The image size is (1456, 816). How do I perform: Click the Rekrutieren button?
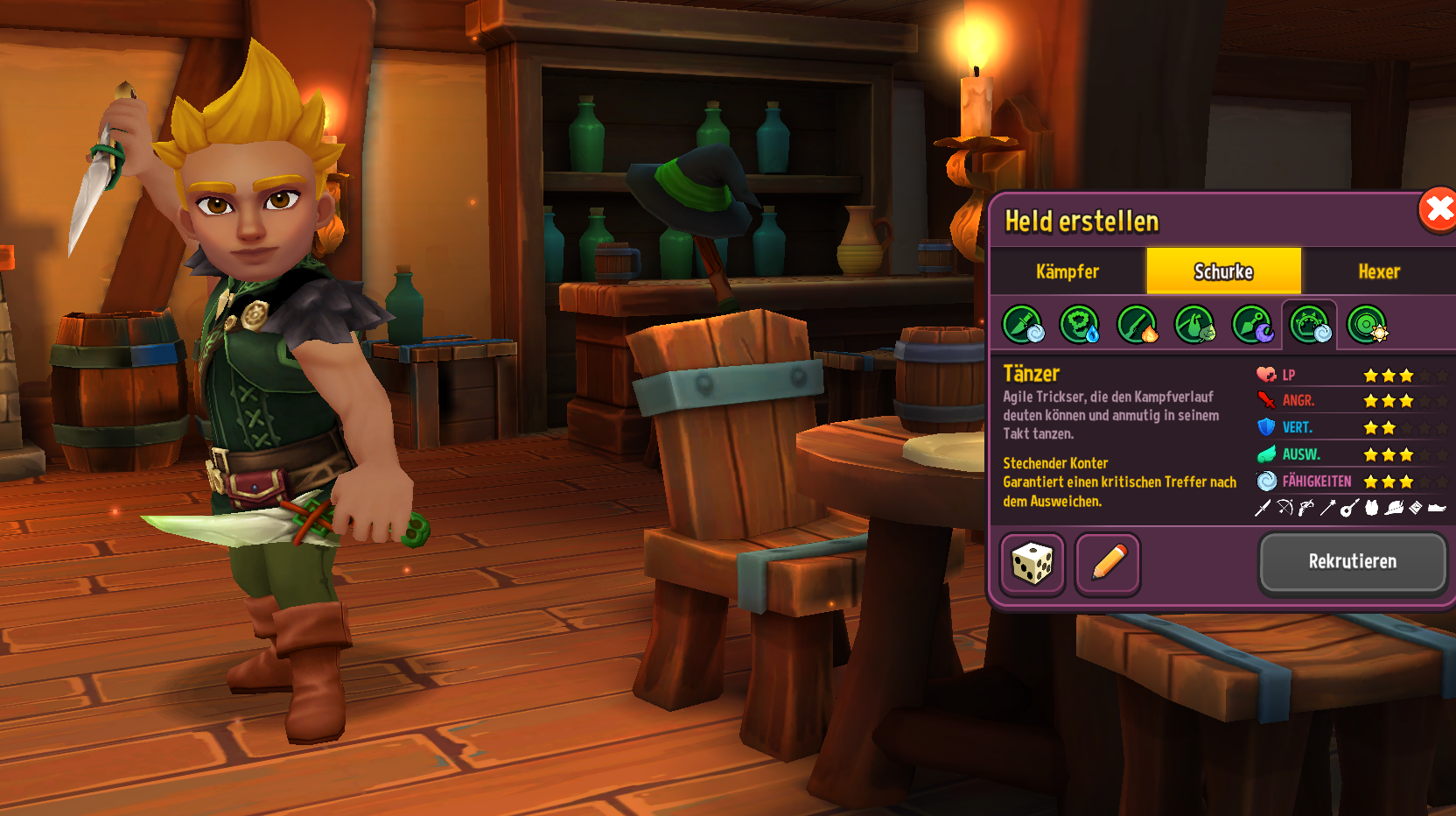pos(1352,562)
